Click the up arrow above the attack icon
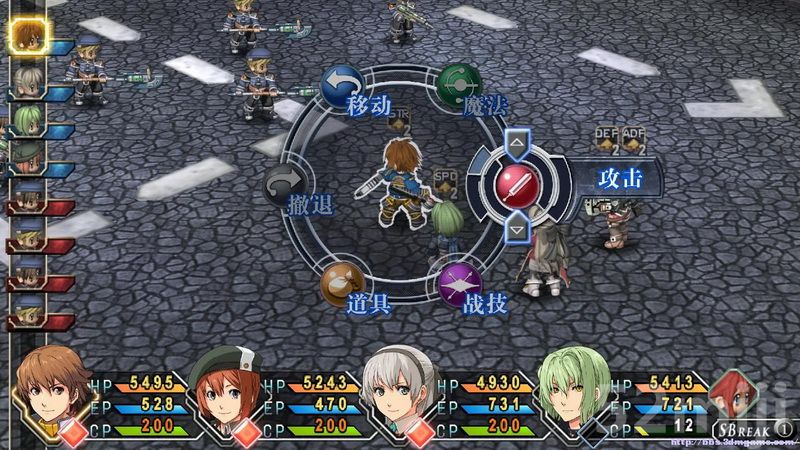 click(x=517, y=143)
